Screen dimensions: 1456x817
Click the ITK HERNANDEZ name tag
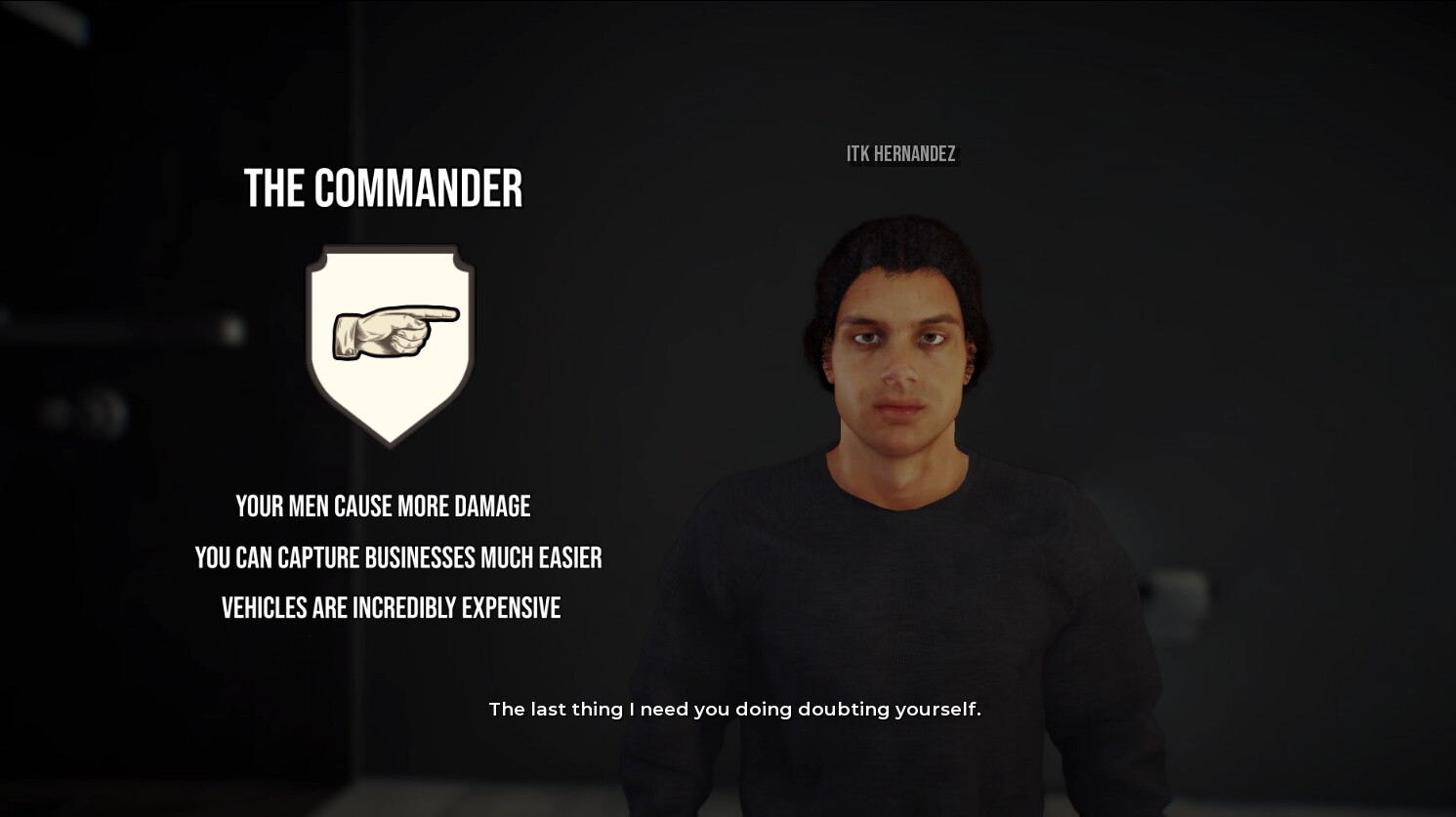click(x=901, y=154)
